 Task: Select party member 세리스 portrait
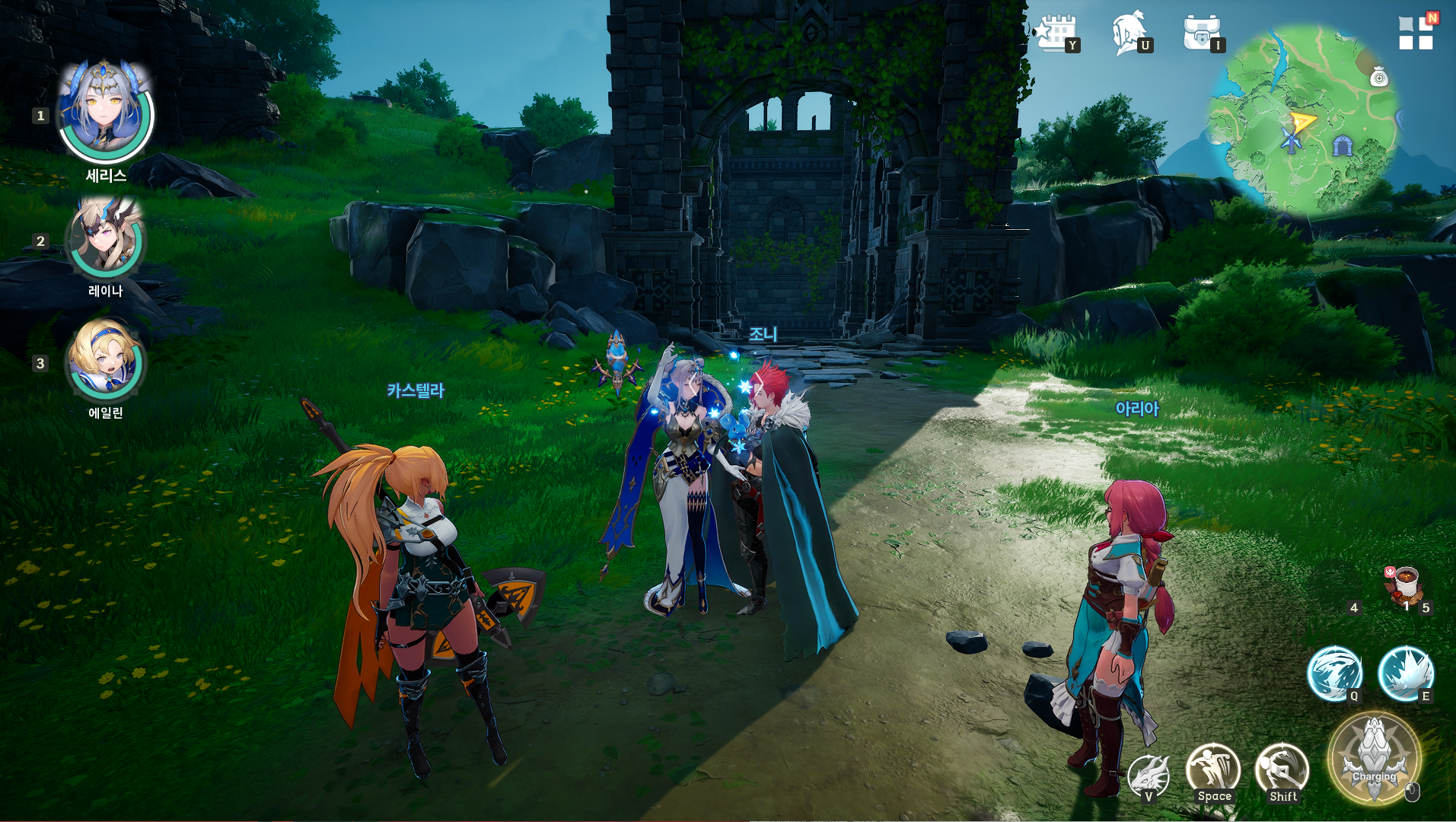(x=106, y=113)
